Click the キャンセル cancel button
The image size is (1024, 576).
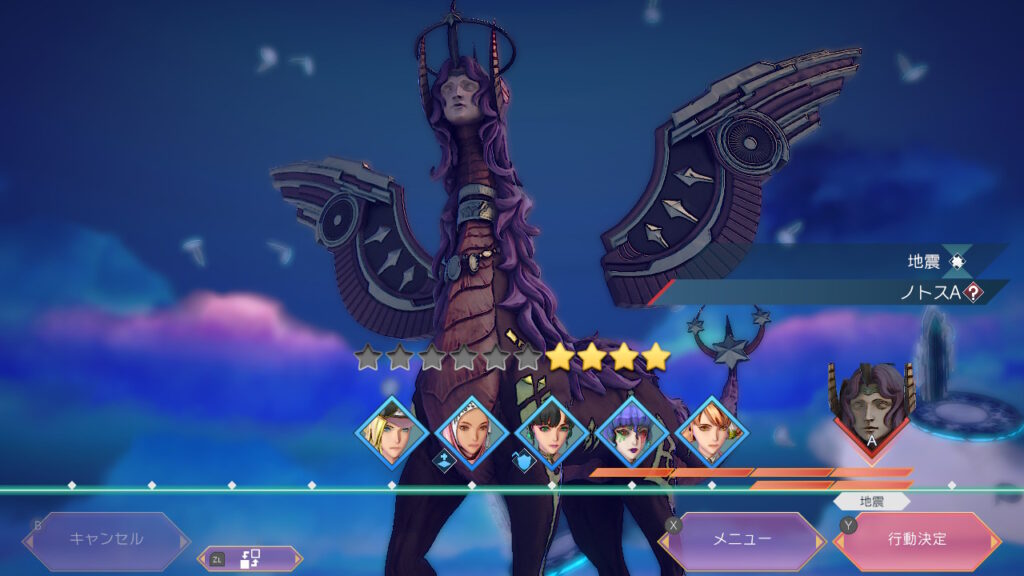106,540
